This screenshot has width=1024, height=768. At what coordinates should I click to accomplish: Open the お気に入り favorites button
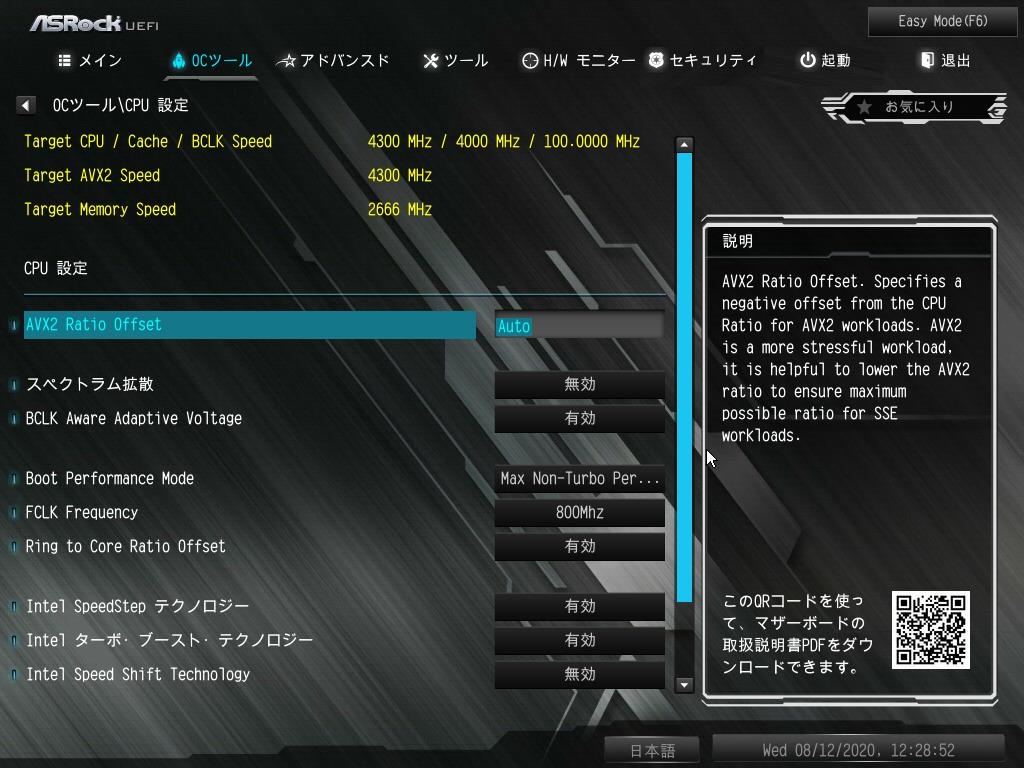914,106
